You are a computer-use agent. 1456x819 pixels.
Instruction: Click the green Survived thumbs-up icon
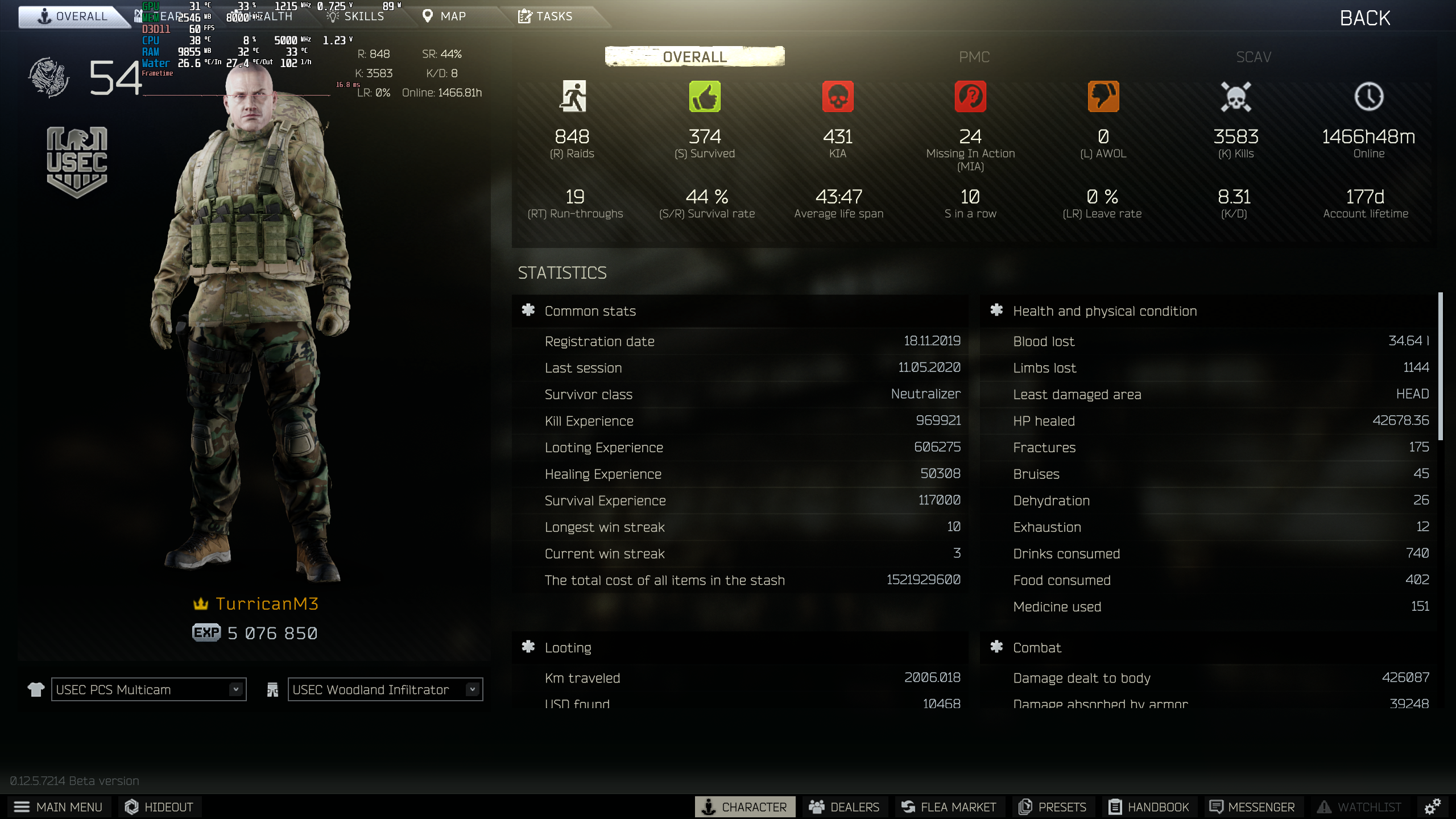705,97
